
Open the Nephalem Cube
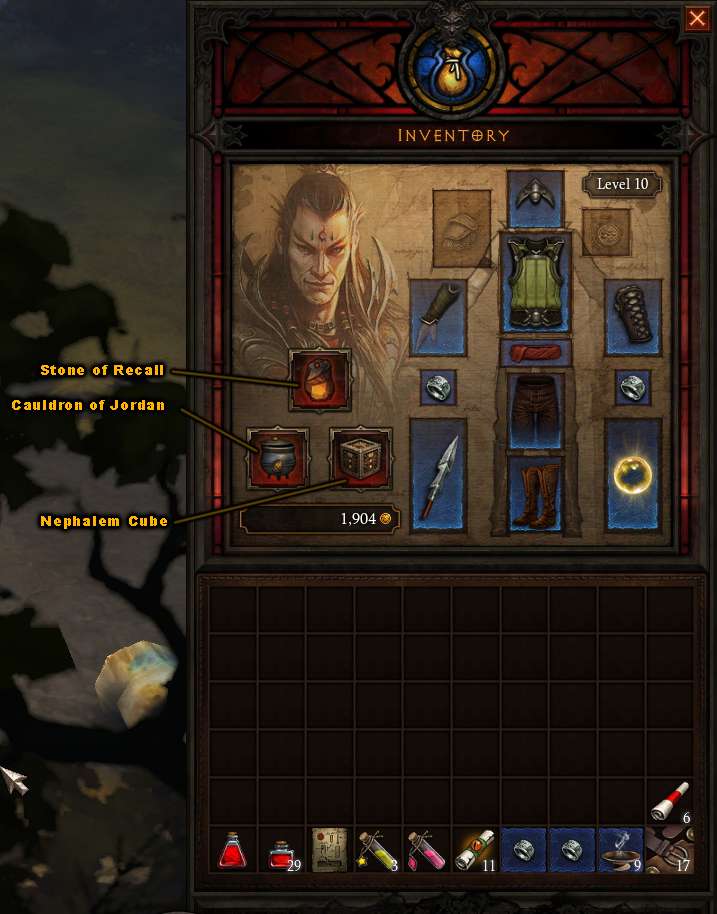pos(360,459)
